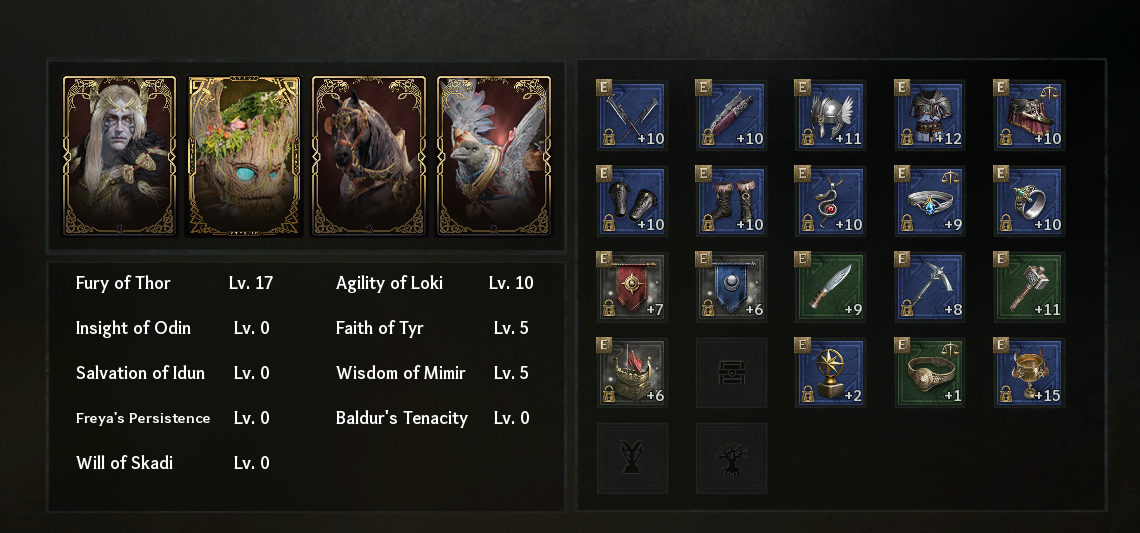This screenshot has height=533, width=1140.
Task: Choose the flower-crowned tree creature card
Action: tap(244, 156)
